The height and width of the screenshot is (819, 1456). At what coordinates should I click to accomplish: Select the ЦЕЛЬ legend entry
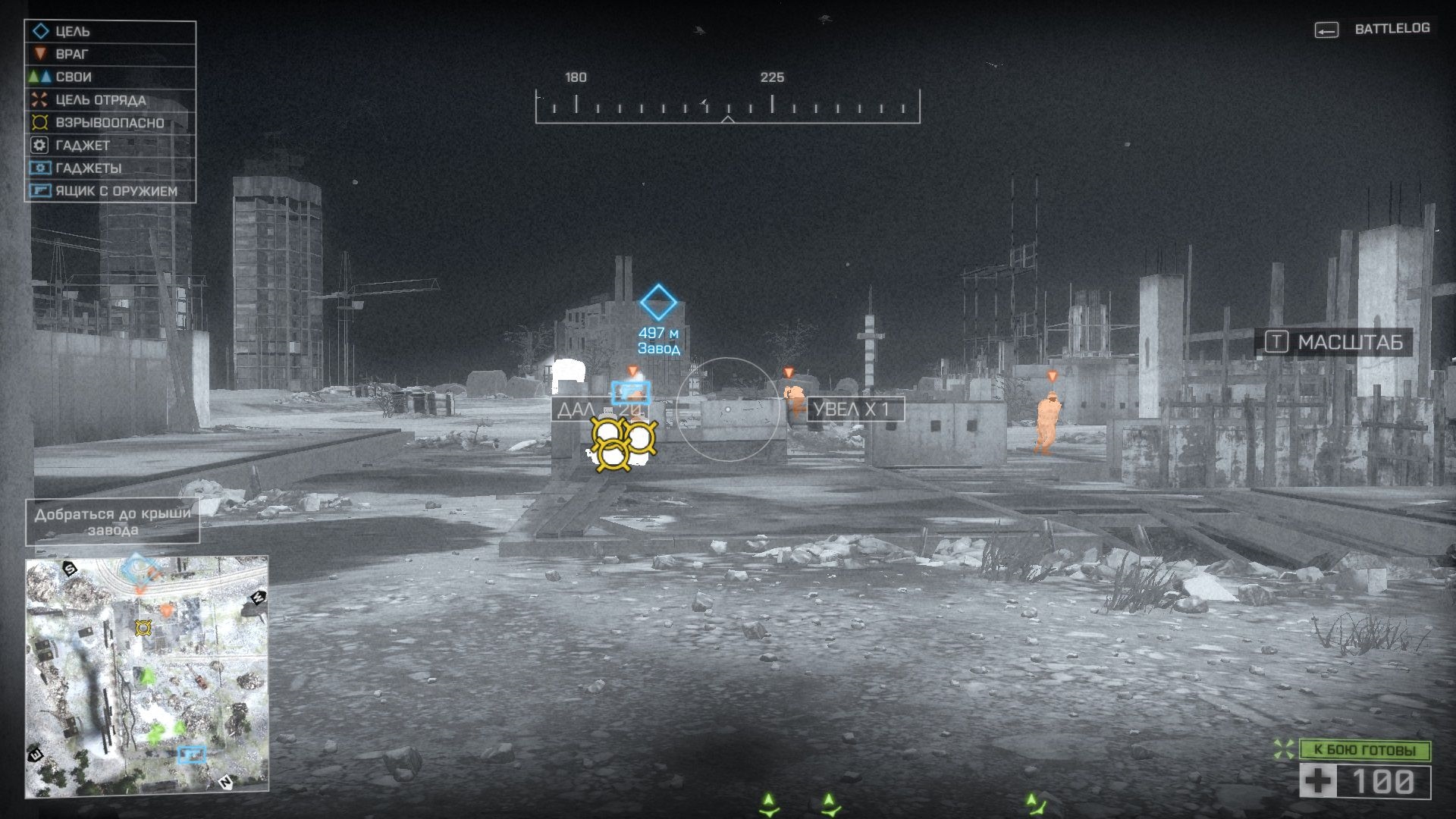click(110, 32)
